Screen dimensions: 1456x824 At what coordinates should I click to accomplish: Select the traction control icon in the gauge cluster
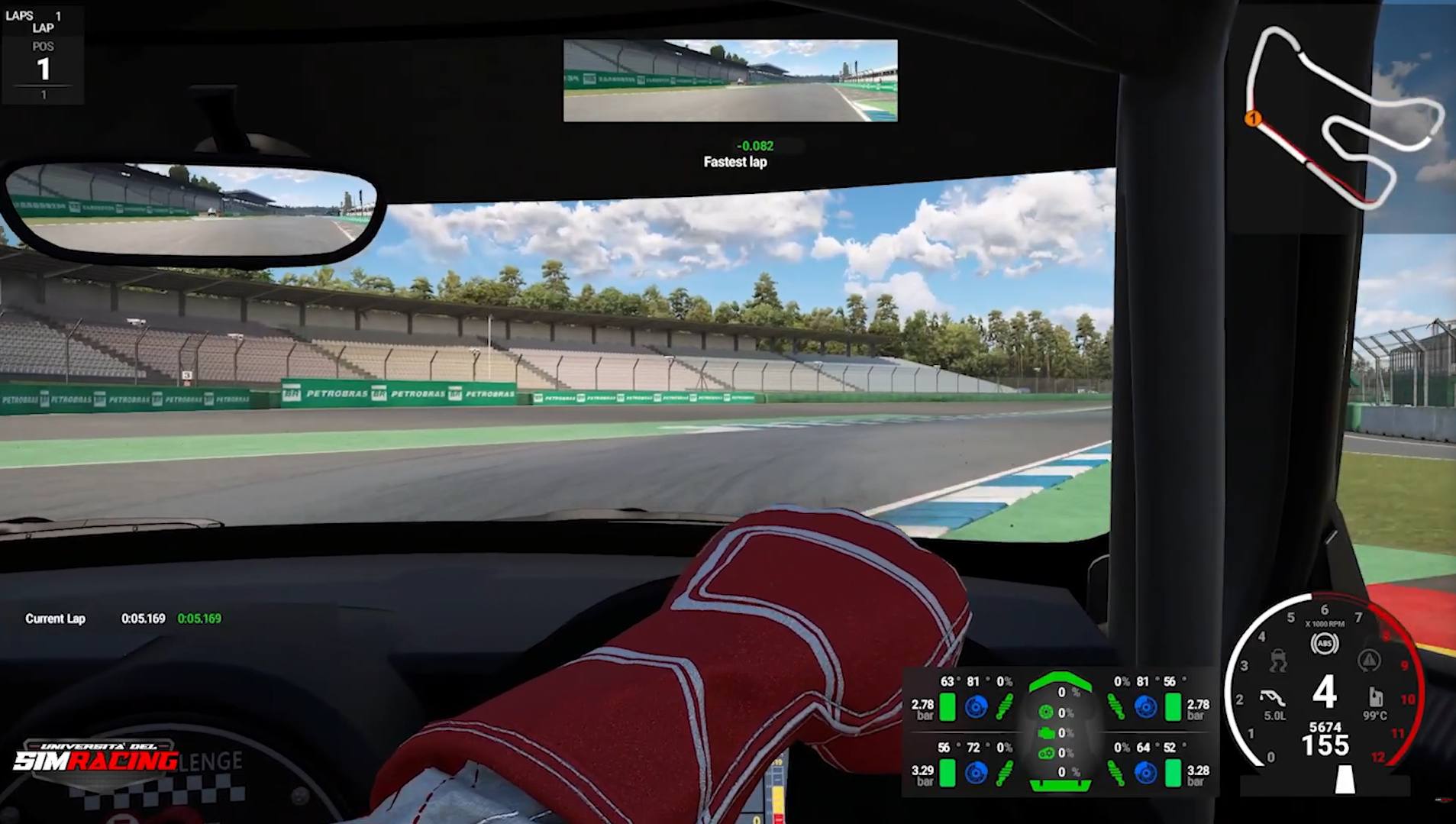click(x=1278, y=661)
